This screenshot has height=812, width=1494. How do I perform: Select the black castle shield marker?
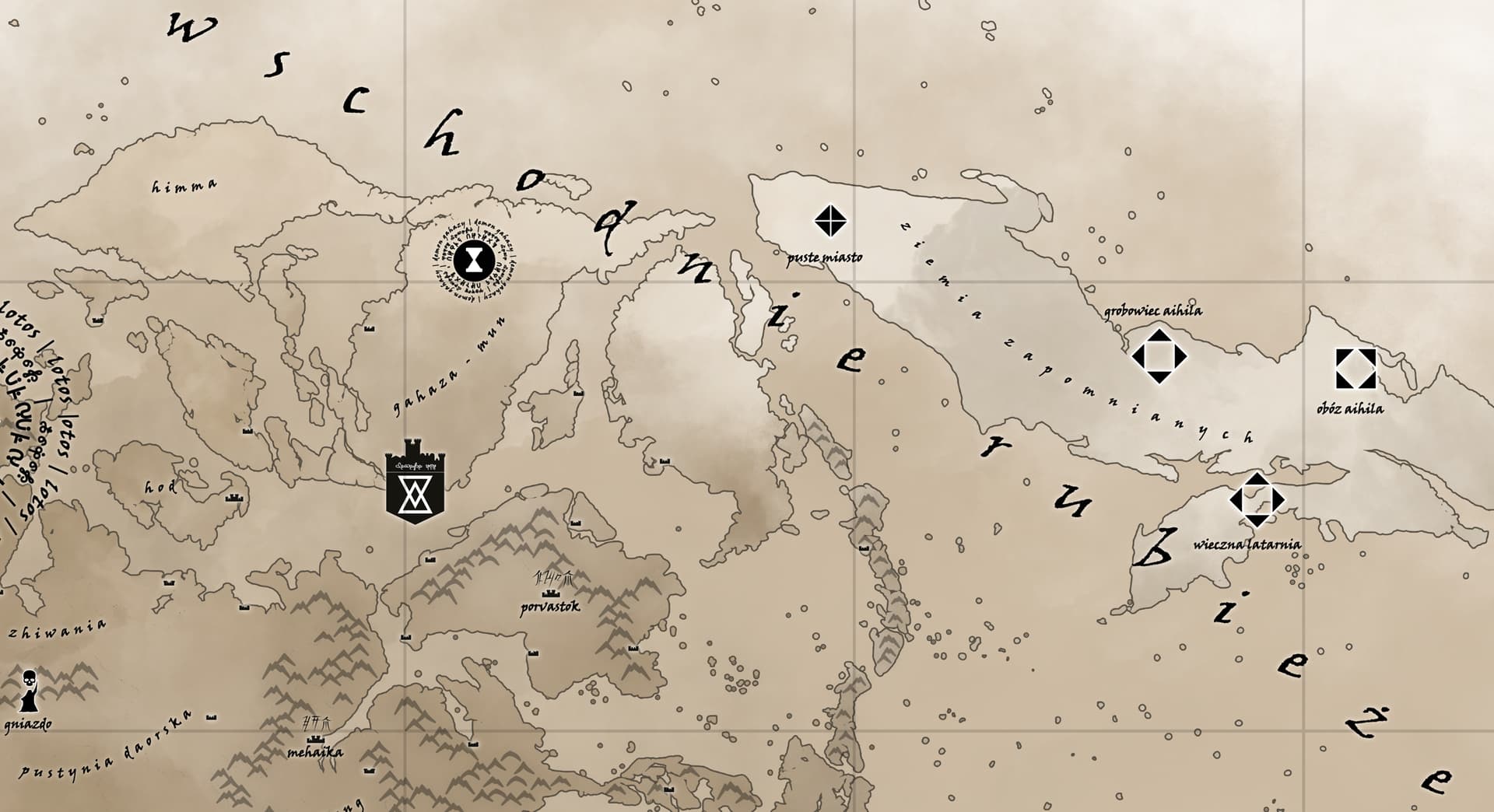coord(416,481)
